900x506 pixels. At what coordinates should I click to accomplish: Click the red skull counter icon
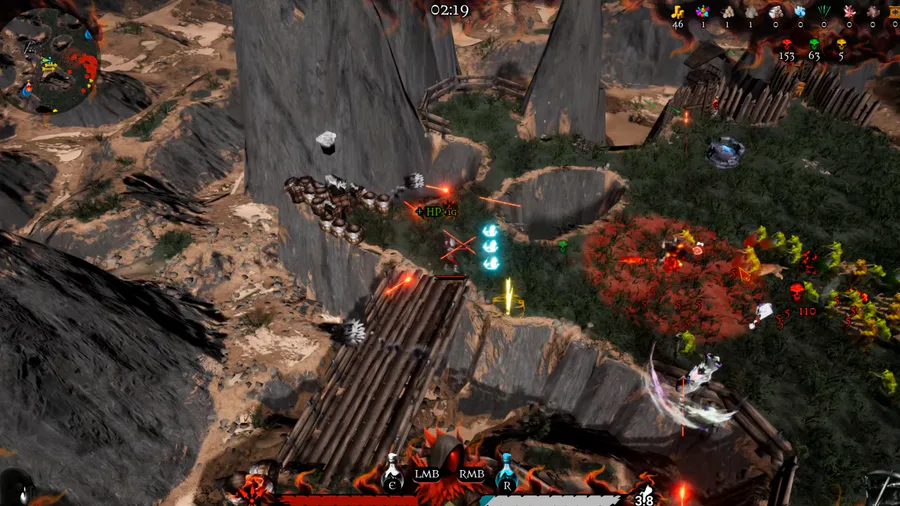point(786,44)
